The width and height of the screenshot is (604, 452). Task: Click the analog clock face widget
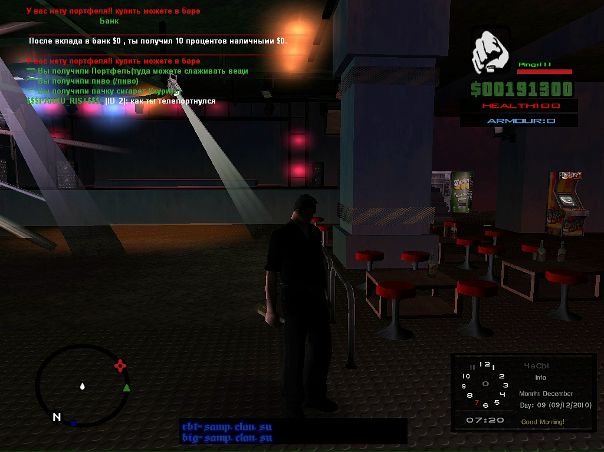click(x=486, y=384)
